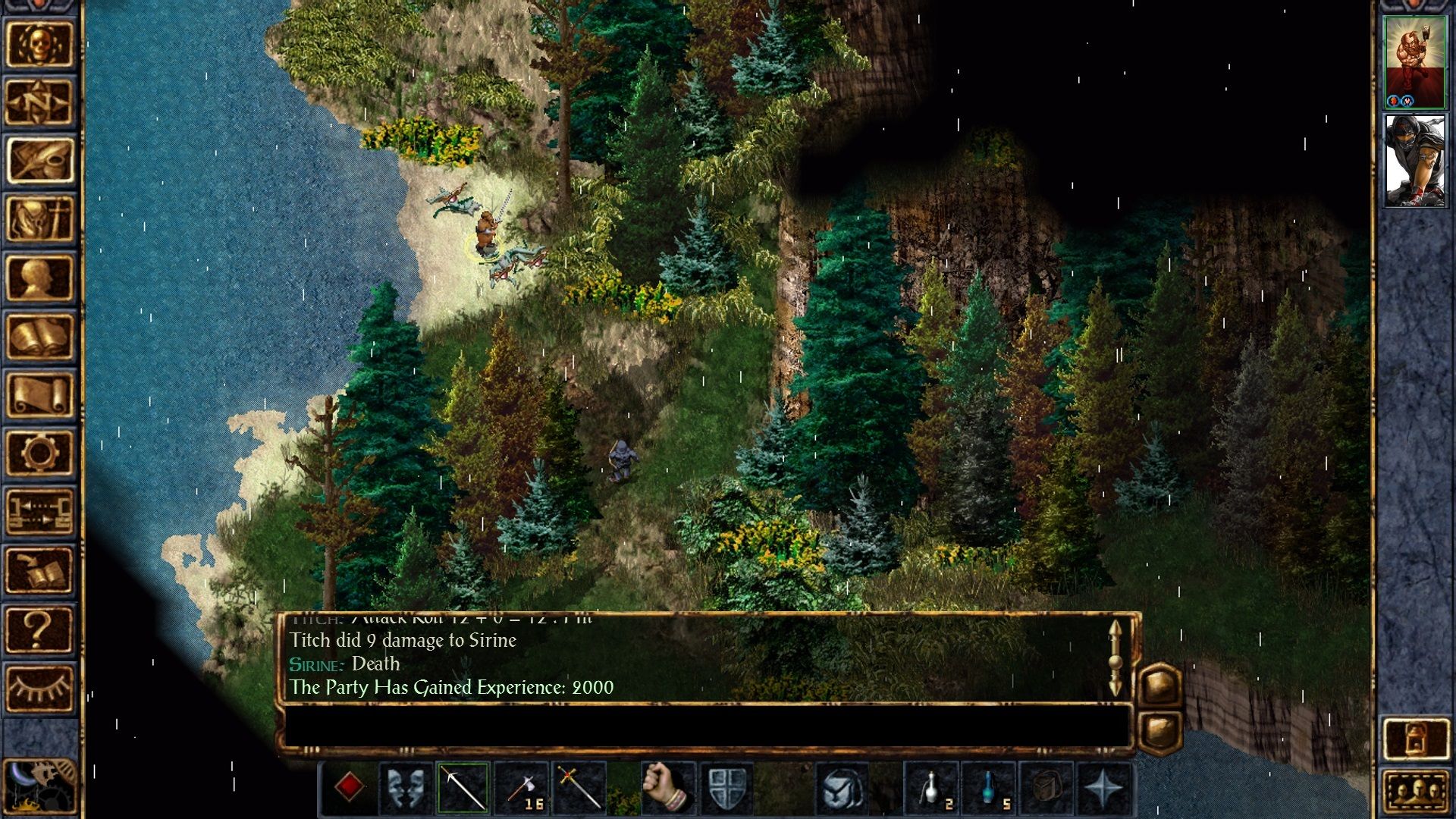The height and width of the screenshot is (819, 1456).
Task: Select the hooded ninja portrait
Action: pyautogui.click(x=1414, y=161)
